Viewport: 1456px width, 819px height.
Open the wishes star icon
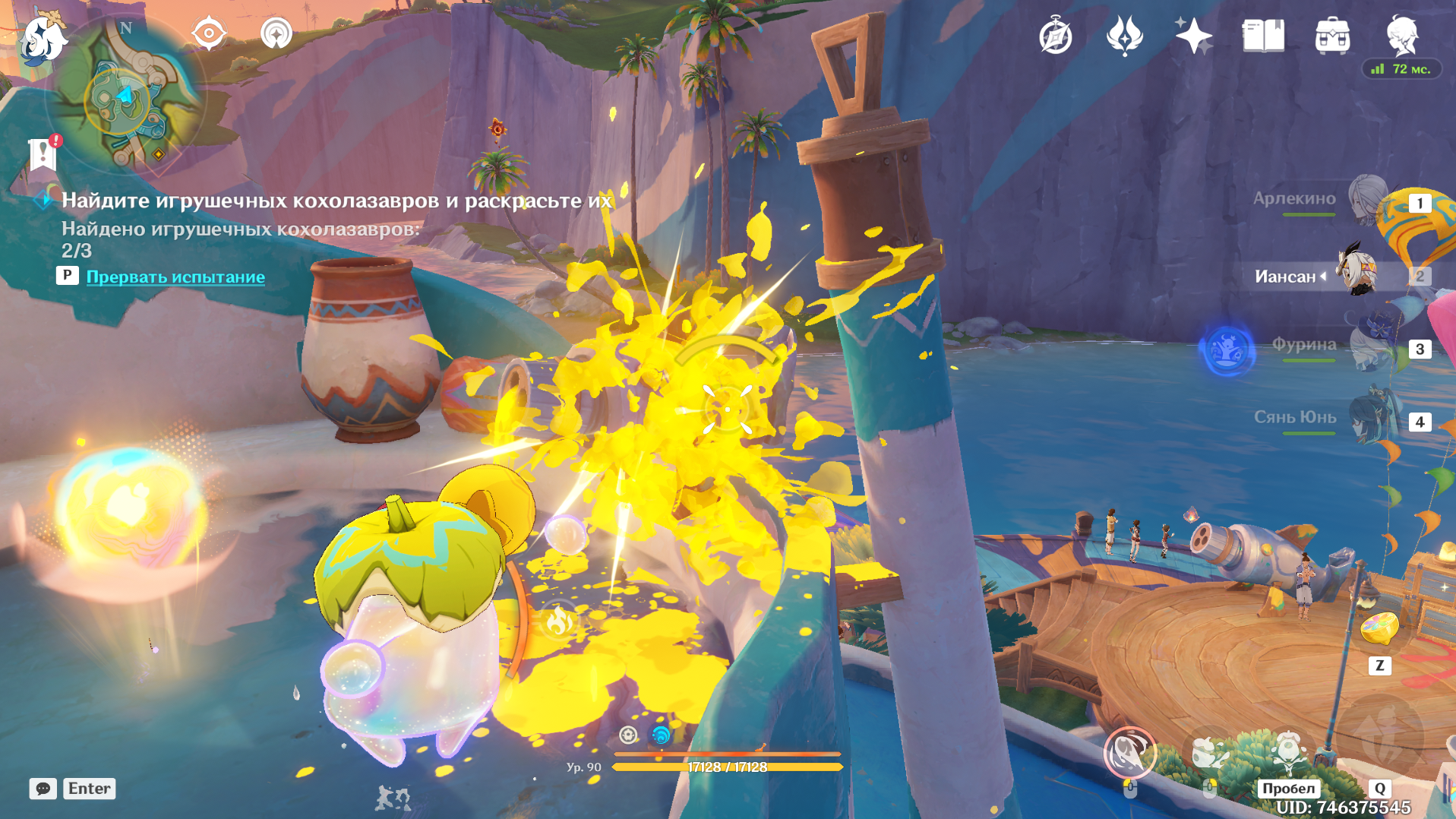tap(1192, 33)
